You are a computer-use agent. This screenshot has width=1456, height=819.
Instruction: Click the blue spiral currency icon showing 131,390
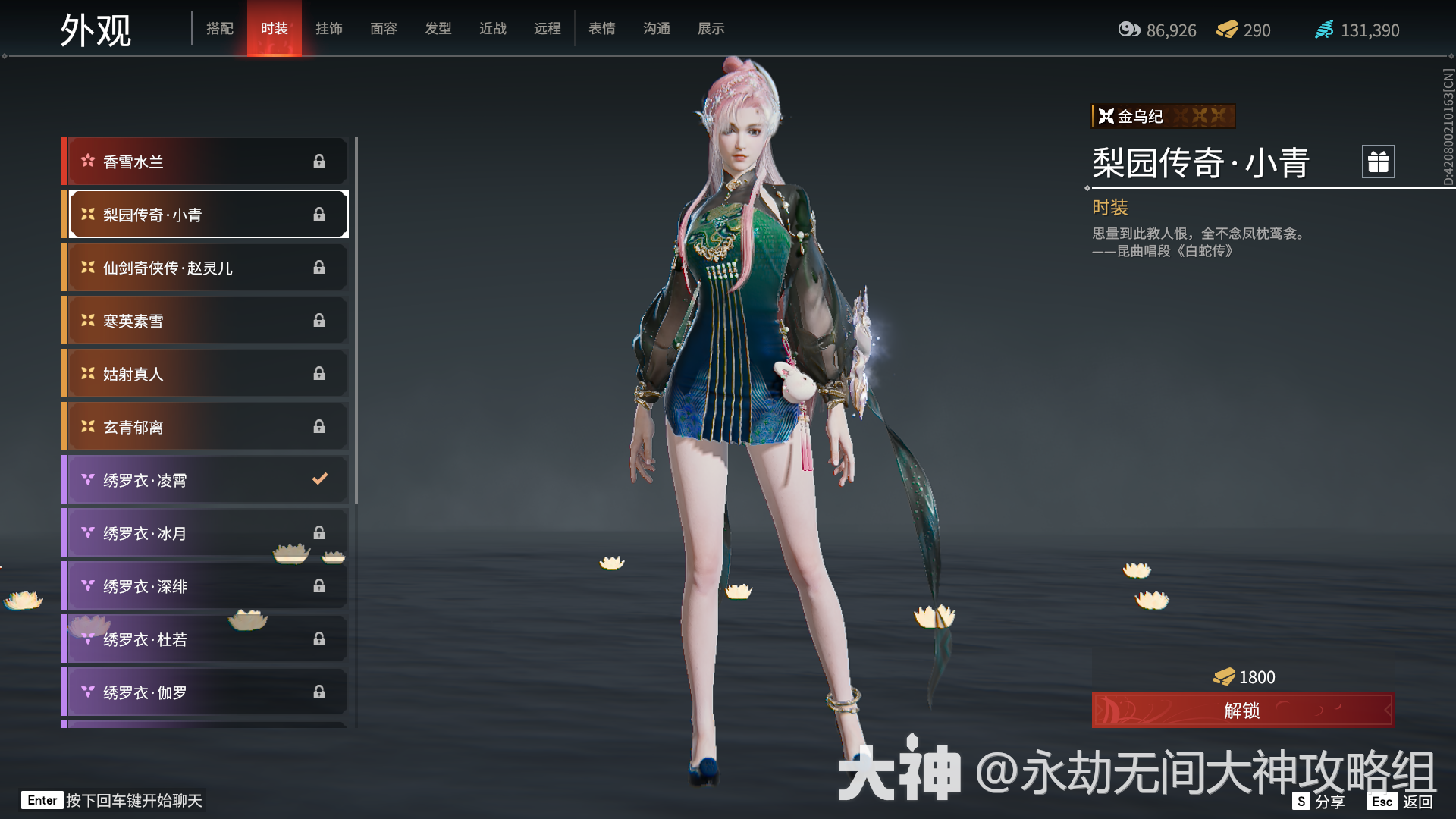coord(1324,30)
